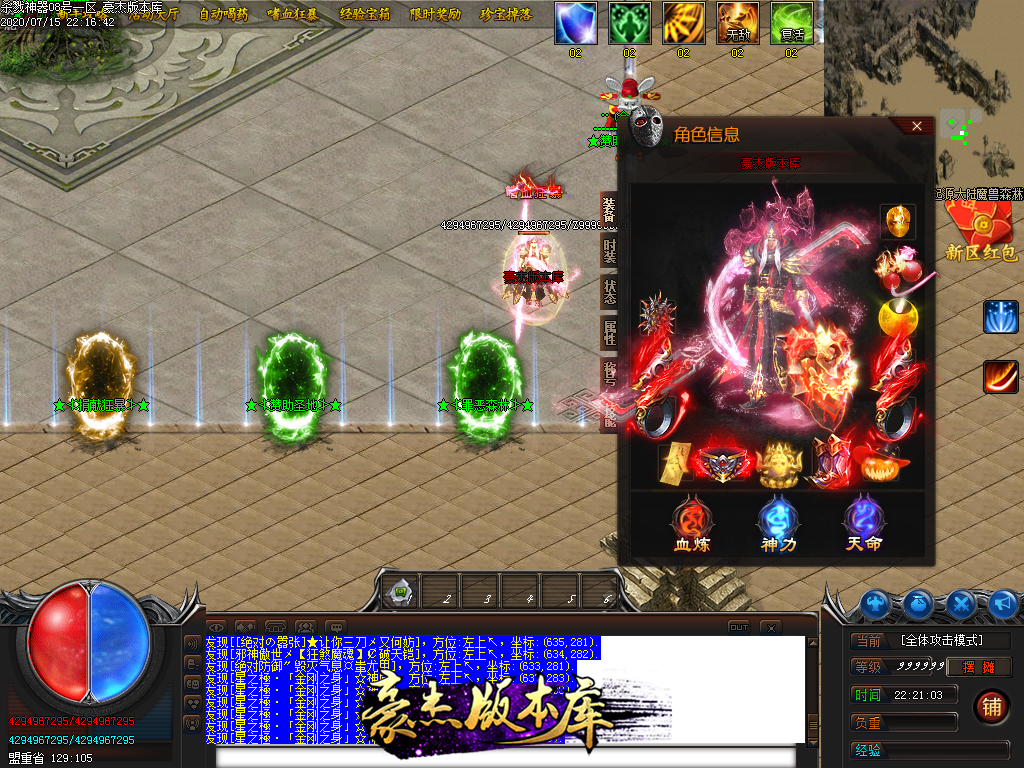Click the 无敌 invincibility skill icon
Image resolution: width=1024 pixels, height=768 pixels.
pyautogui.click(x=737, y=23)
